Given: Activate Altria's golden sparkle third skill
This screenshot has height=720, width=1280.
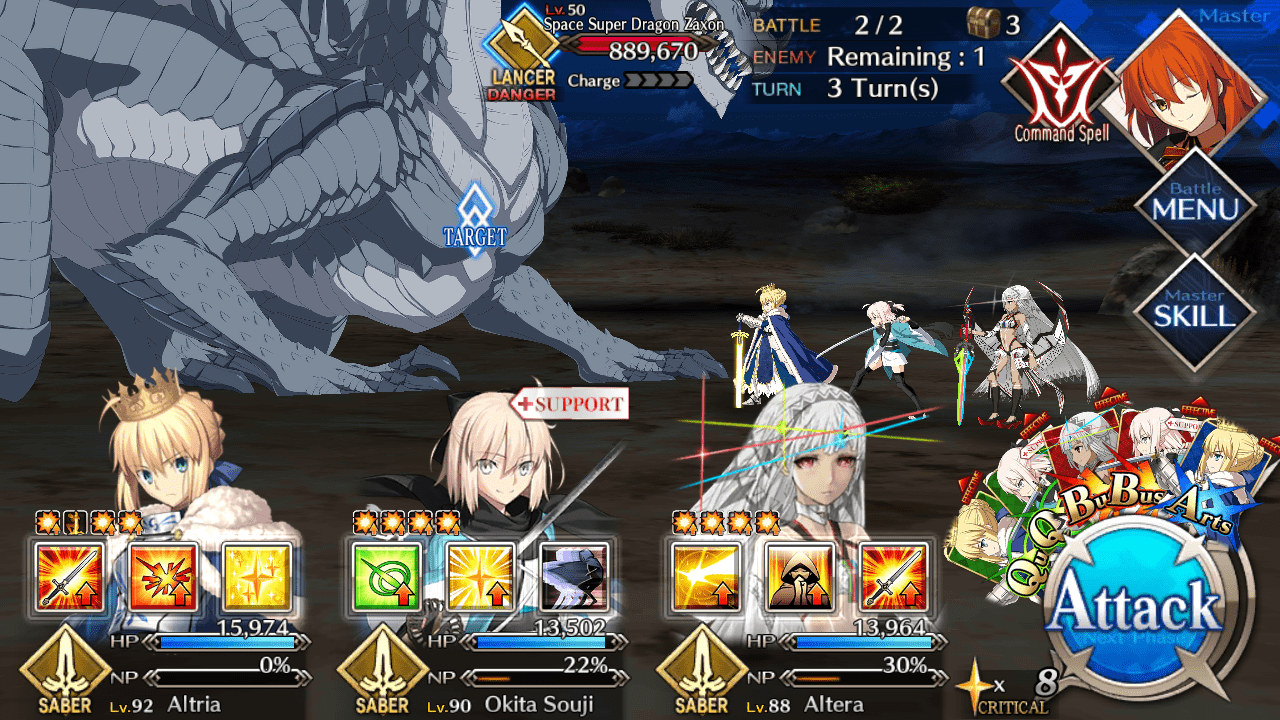Looking at the screenshot, I should (256, 577).
